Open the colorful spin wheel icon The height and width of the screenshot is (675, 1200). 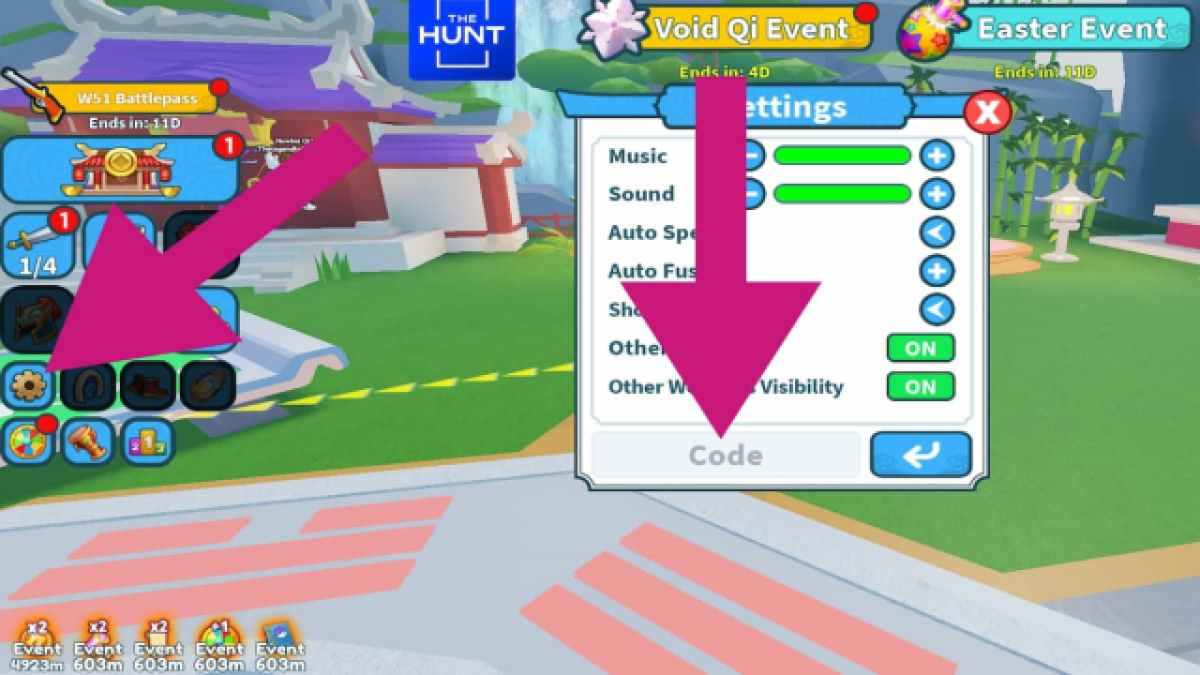point(27,442)
